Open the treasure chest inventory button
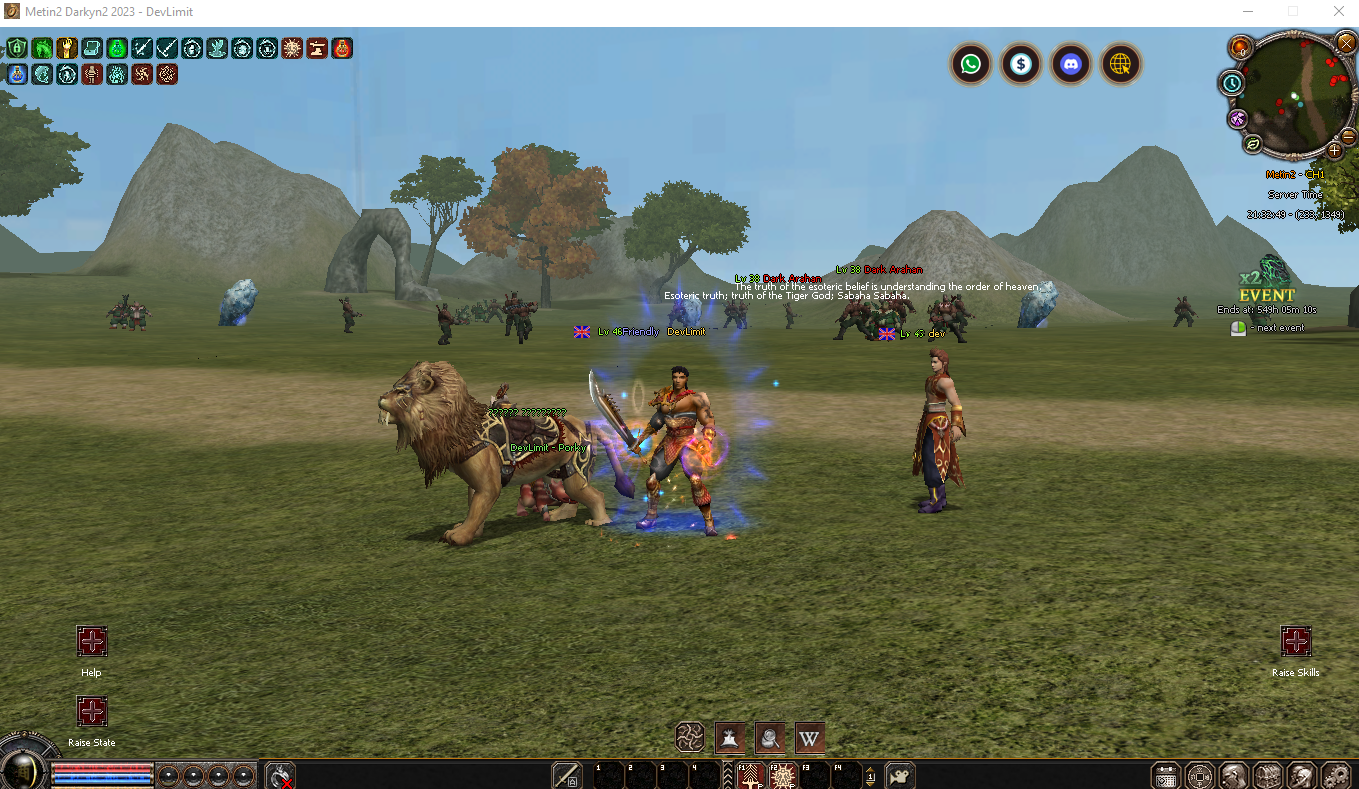This screenshot has width=1359, height=789. coord(1268,775)
